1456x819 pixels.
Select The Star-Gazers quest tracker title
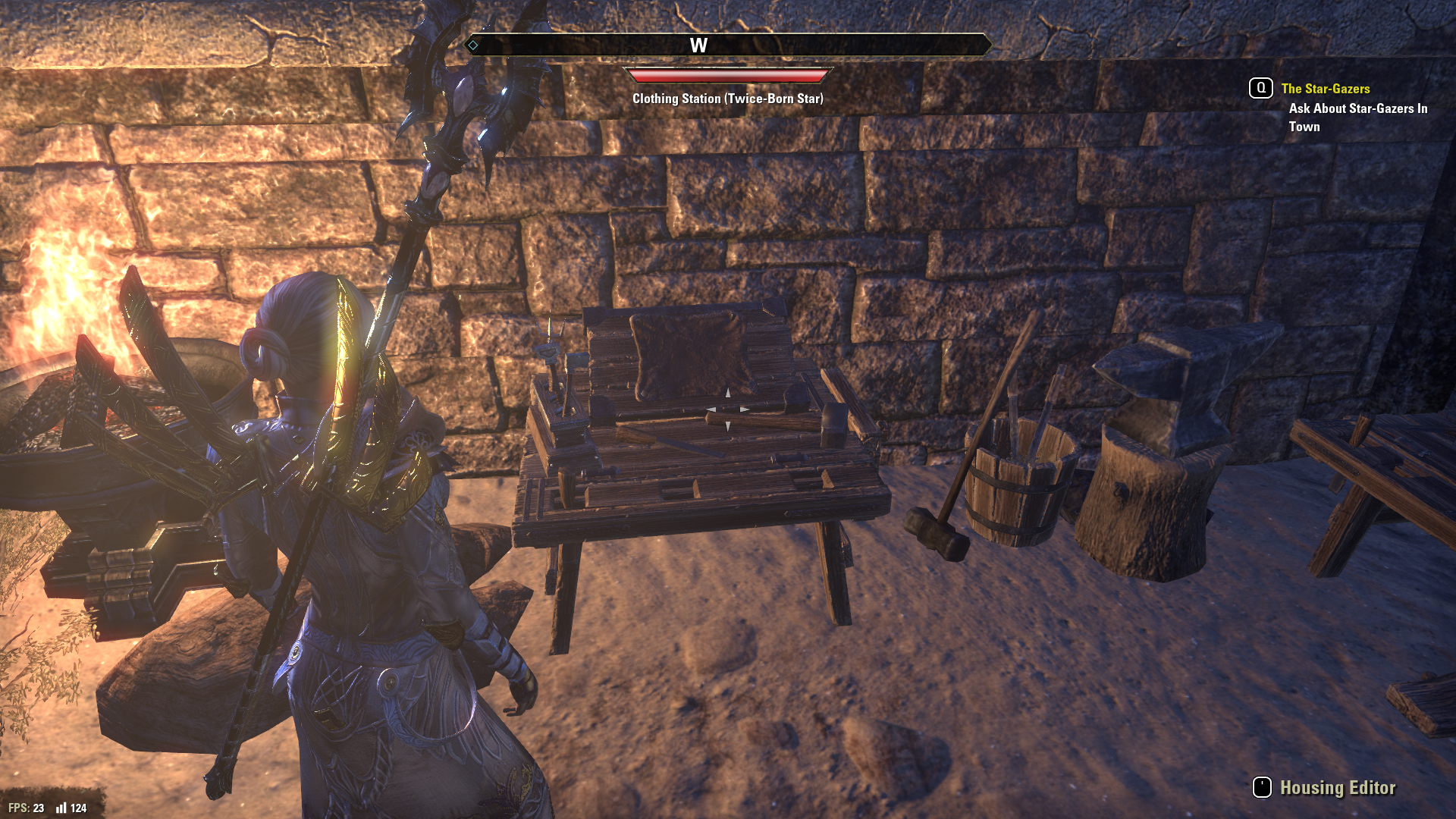(1325, 89)
